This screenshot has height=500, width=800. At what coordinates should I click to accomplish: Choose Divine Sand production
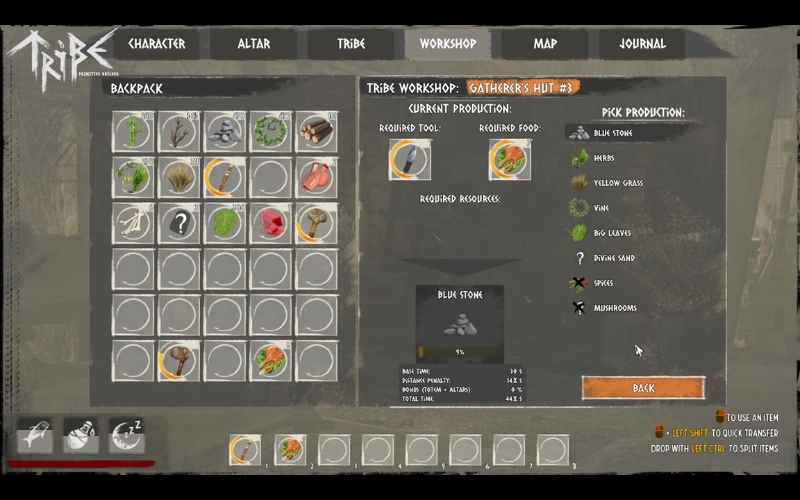point(613,258)
